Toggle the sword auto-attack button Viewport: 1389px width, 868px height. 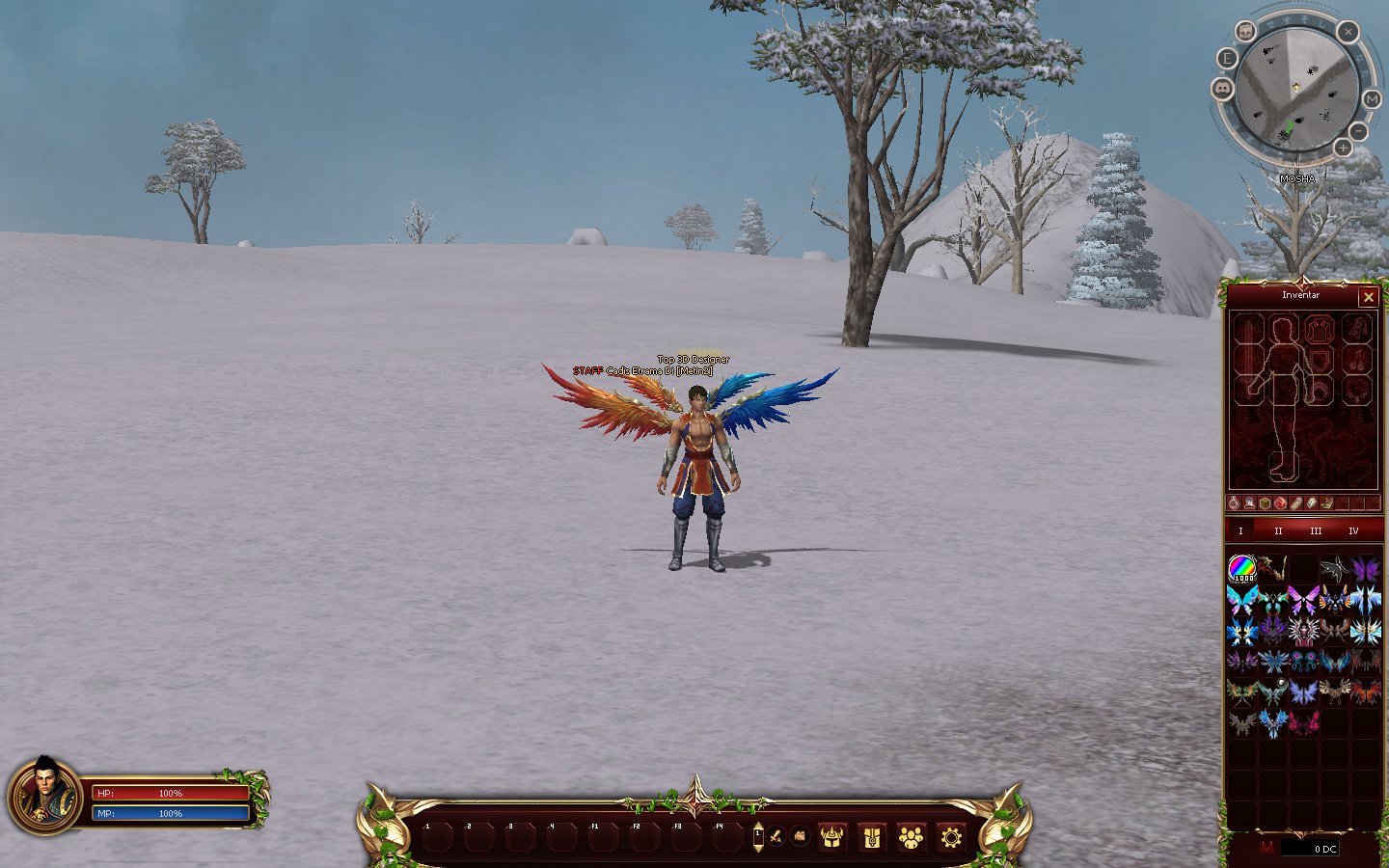tap(776, 836)
